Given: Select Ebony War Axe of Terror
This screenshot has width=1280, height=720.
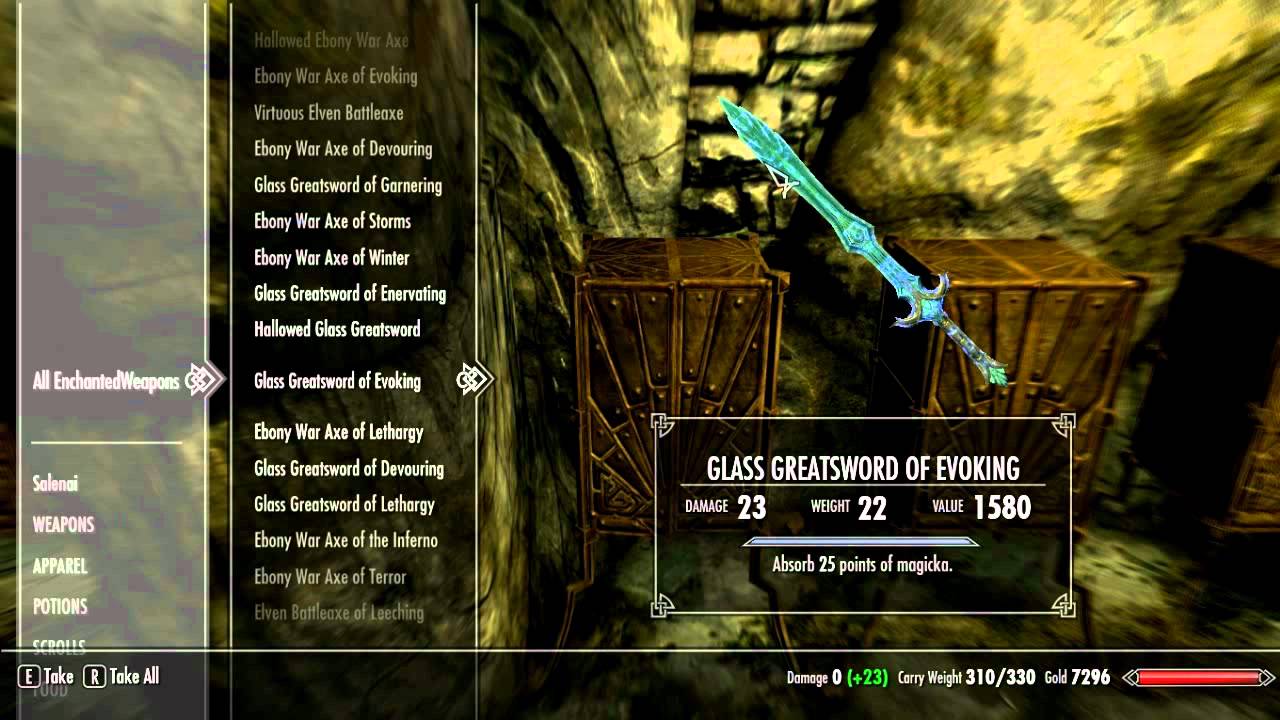Looking at the screenshot, I should pyautogui.click(x=330, y=577).
